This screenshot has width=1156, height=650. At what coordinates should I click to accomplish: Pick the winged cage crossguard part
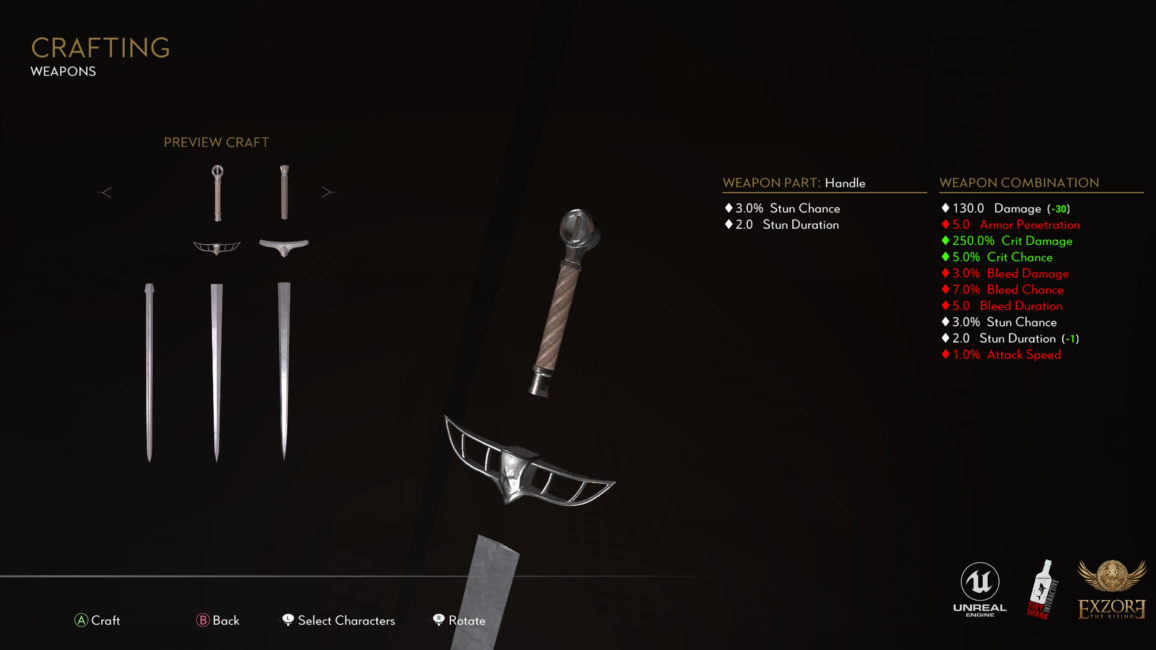tap(216, 246)
